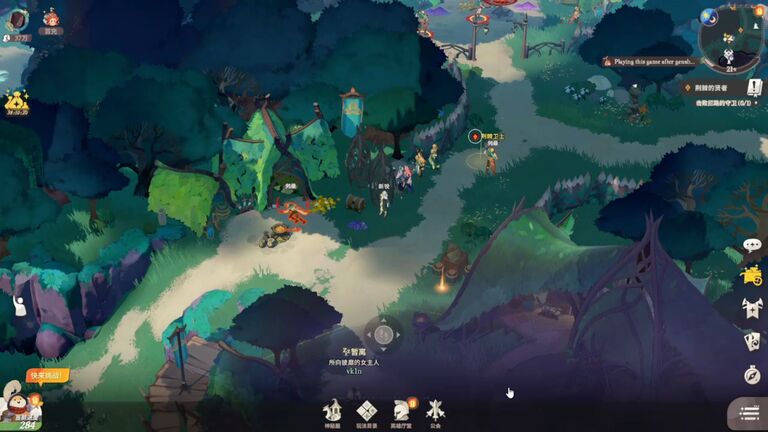The height and width of the screenshot is (432, 768).
Task: Open the cards icon
Action: 752,341
